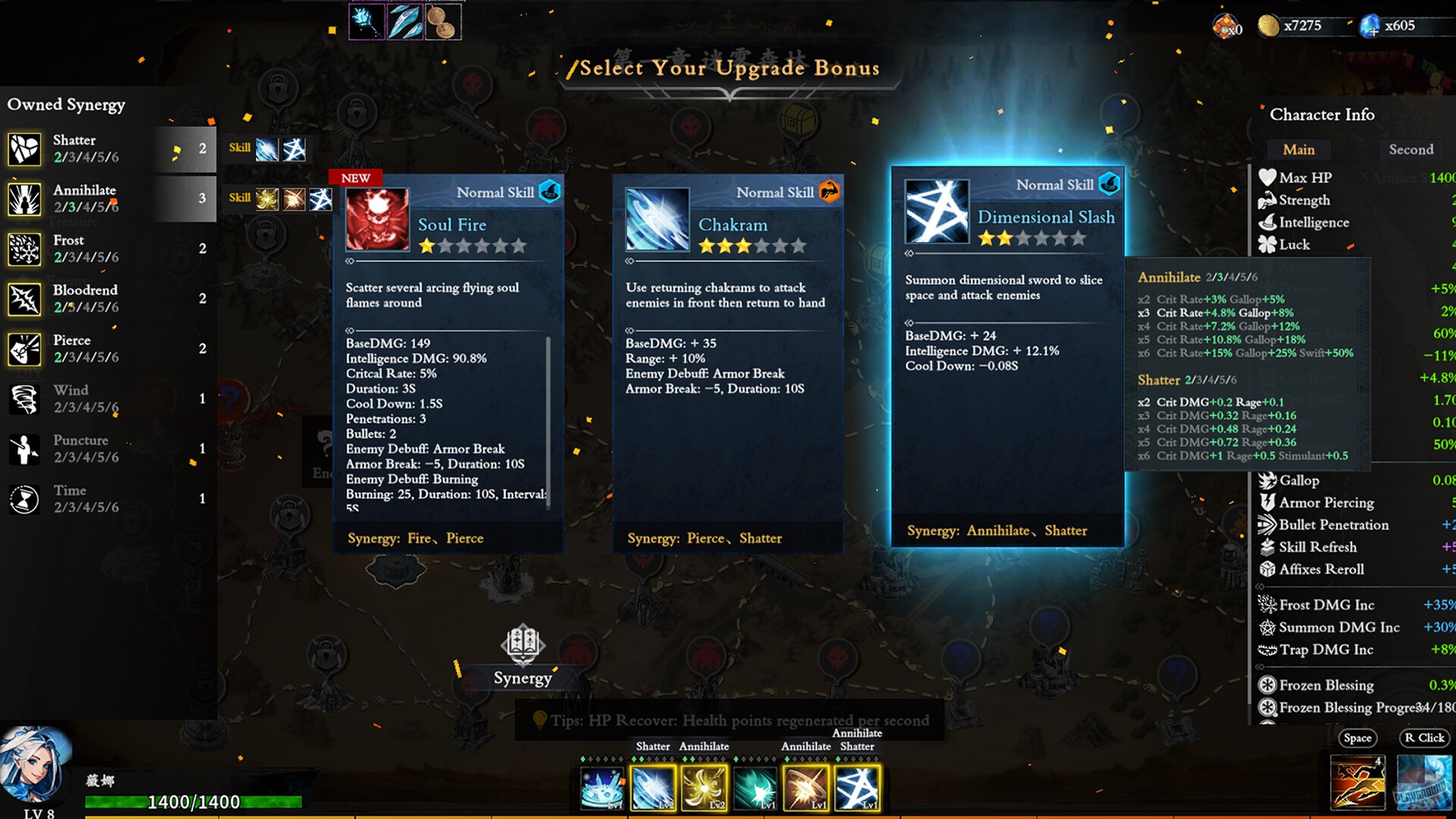Click the Soul Fire skill icon

click(376, 219)
